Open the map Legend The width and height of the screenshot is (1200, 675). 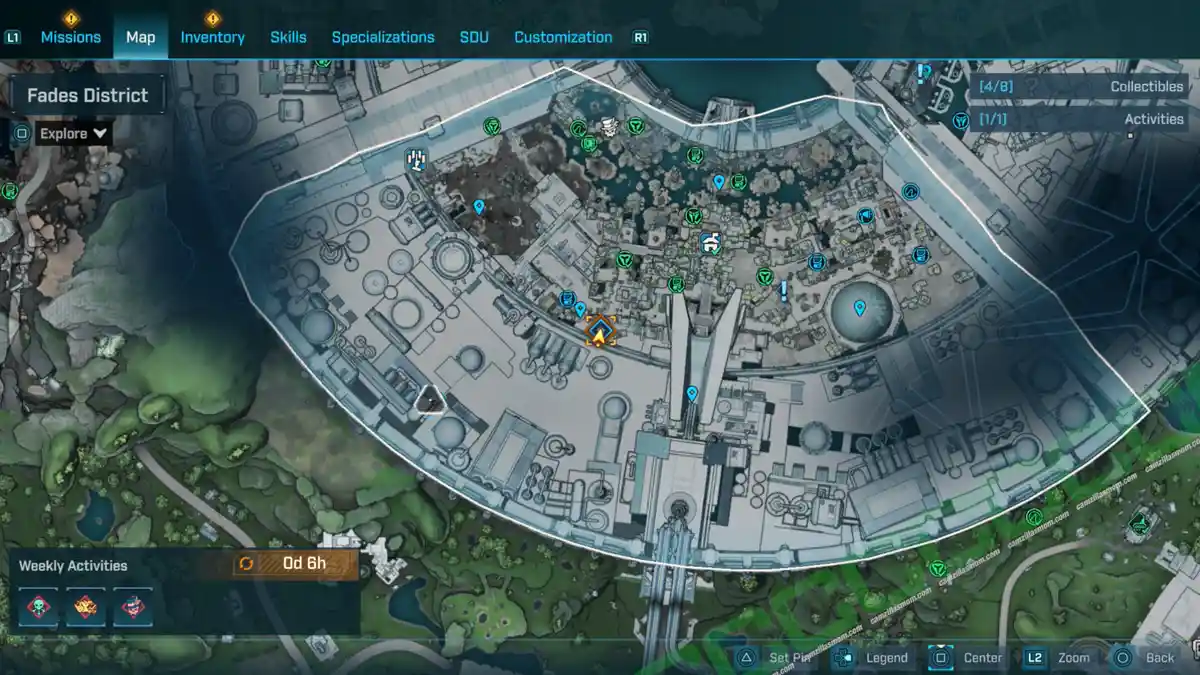(x=873, y=657)
